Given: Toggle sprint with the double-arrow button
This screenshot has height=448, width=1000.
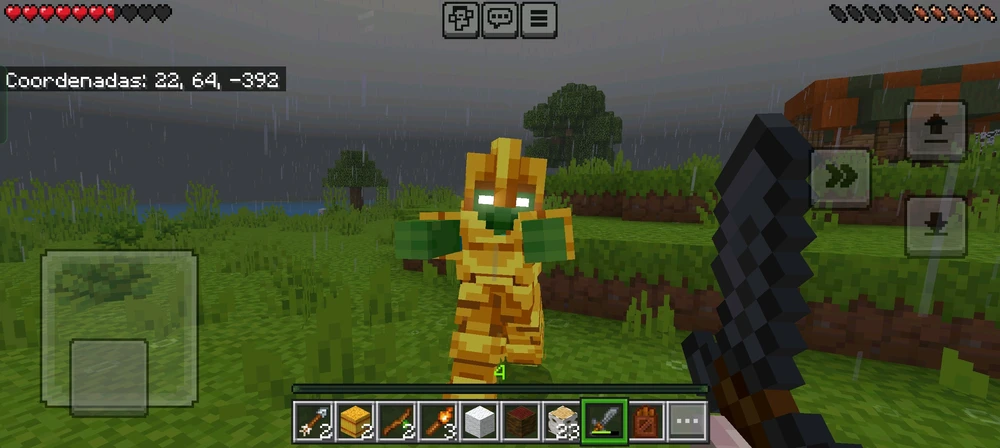Looking at the screenshot, I should (x=839, y=176).
